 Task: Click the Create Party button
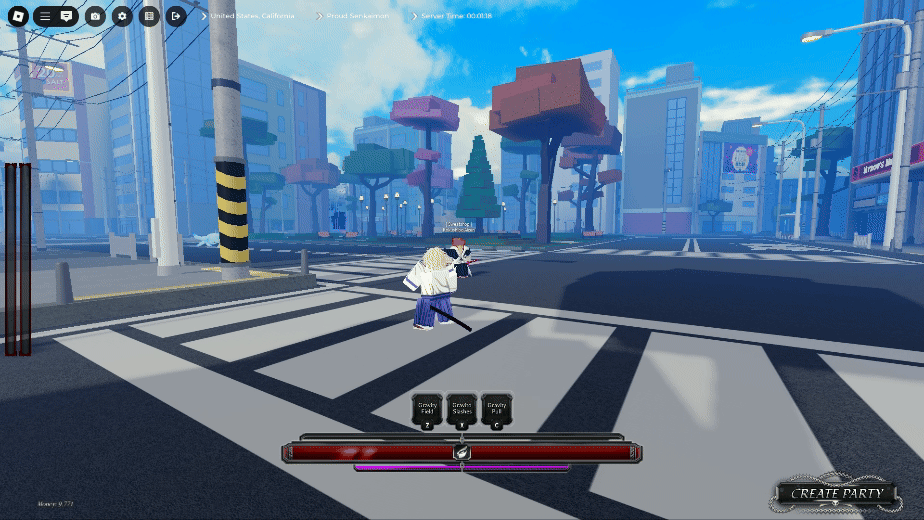(837, 493)
